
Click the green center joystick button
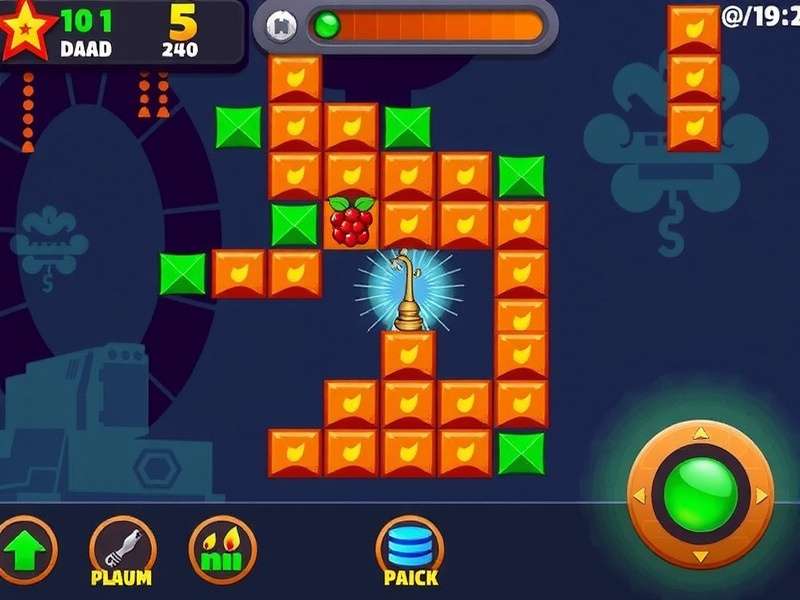[x=700, y=494]
